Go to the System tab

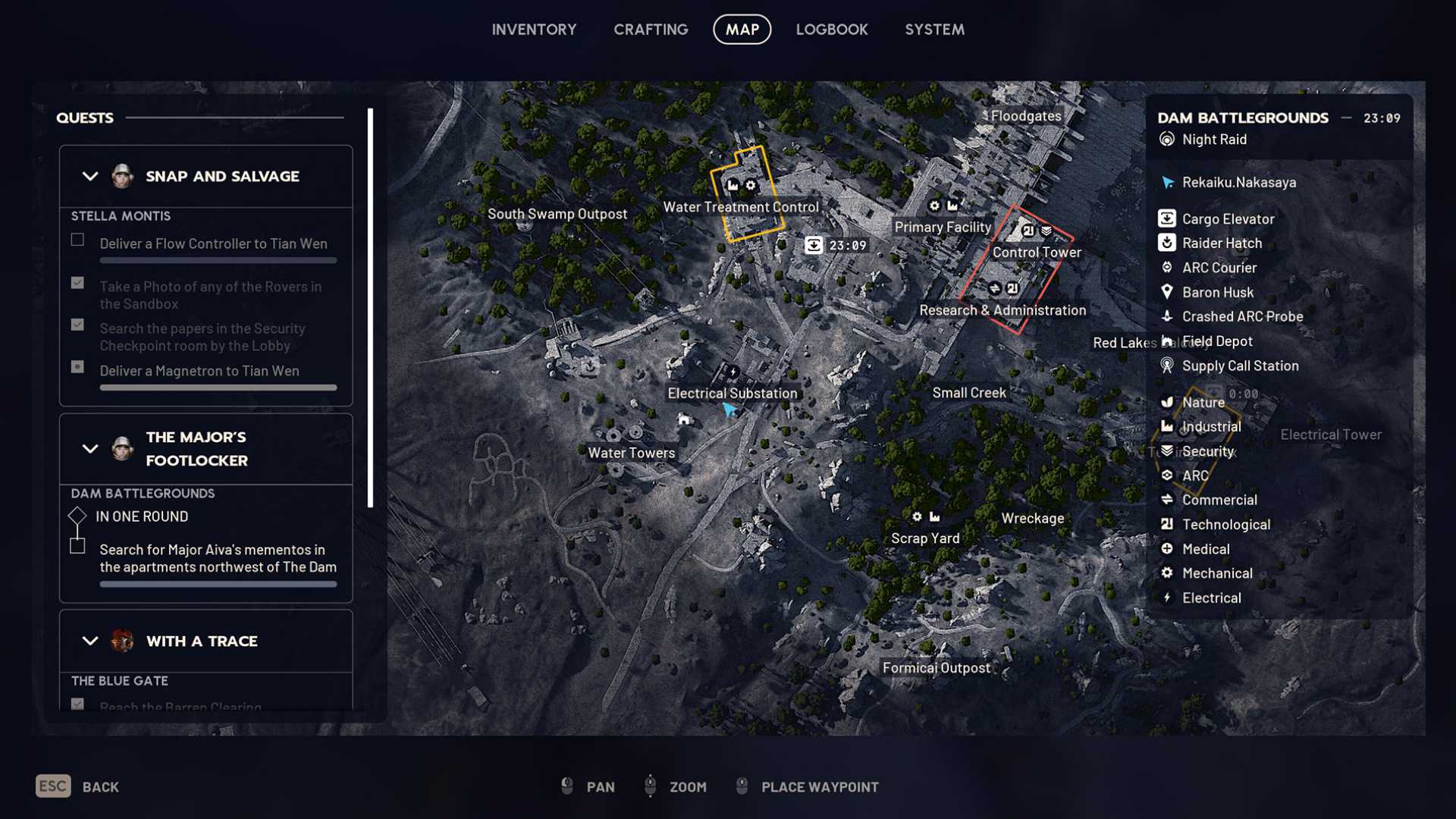point(934,30)
